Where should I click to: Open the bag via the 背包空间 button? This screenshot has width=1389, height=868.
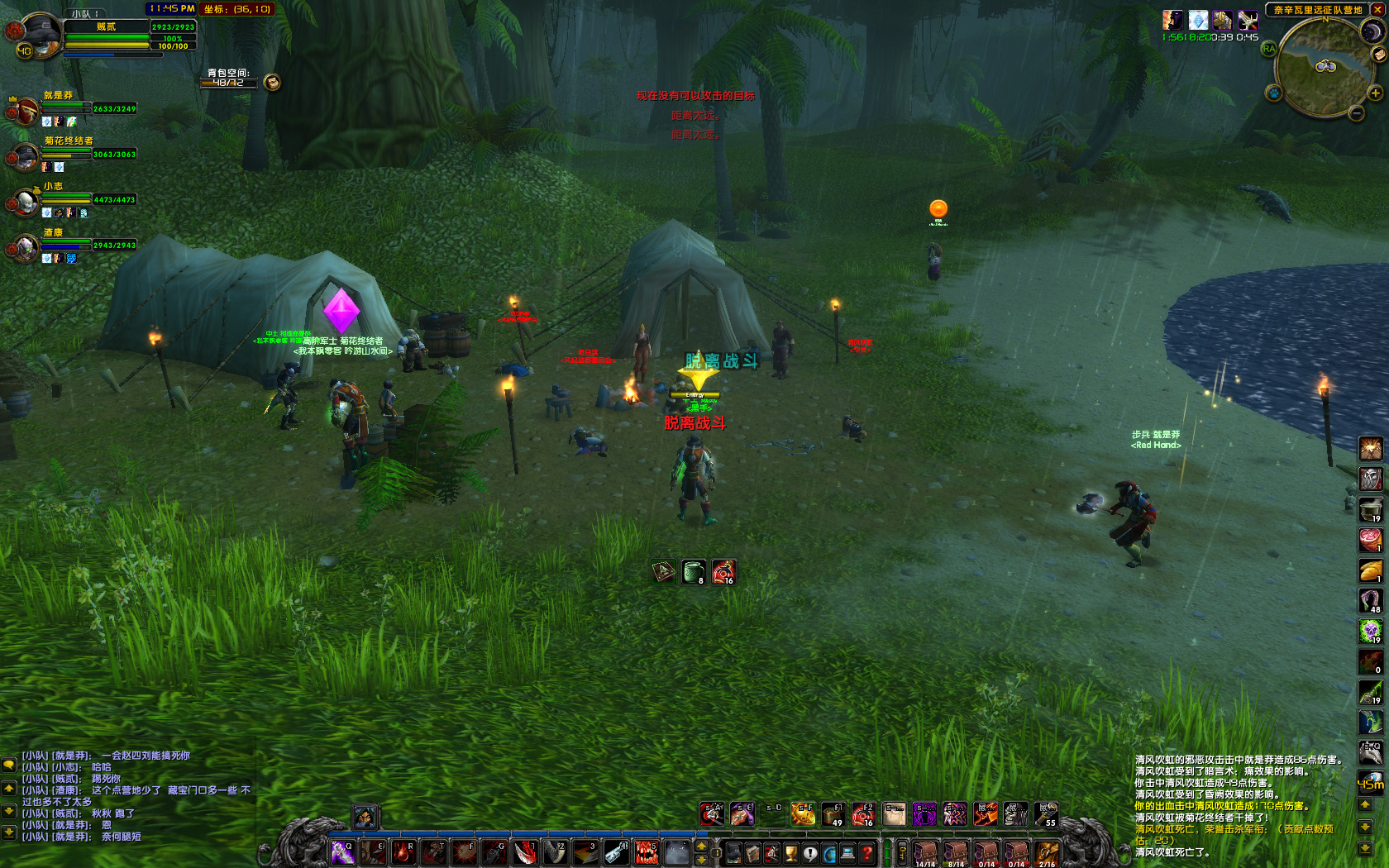[272, 82]
